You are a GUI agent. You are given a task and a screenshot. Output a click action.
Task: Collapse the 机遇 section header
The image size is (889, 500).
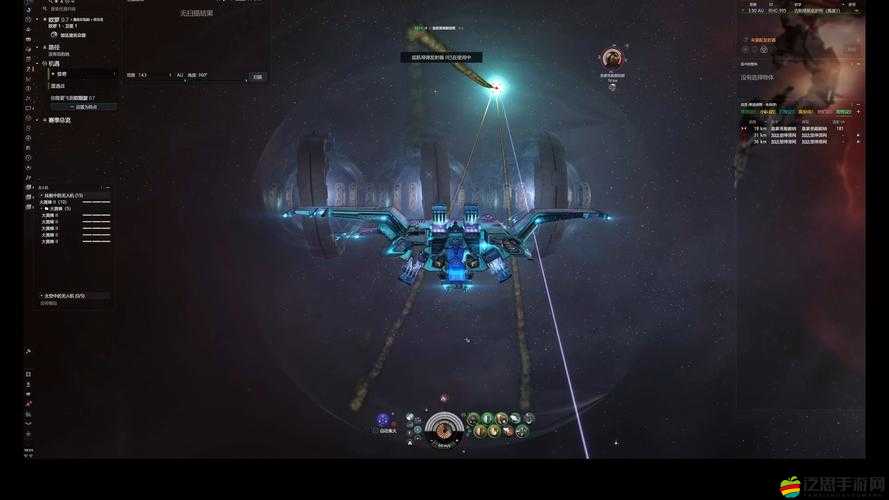click(53, 63)
